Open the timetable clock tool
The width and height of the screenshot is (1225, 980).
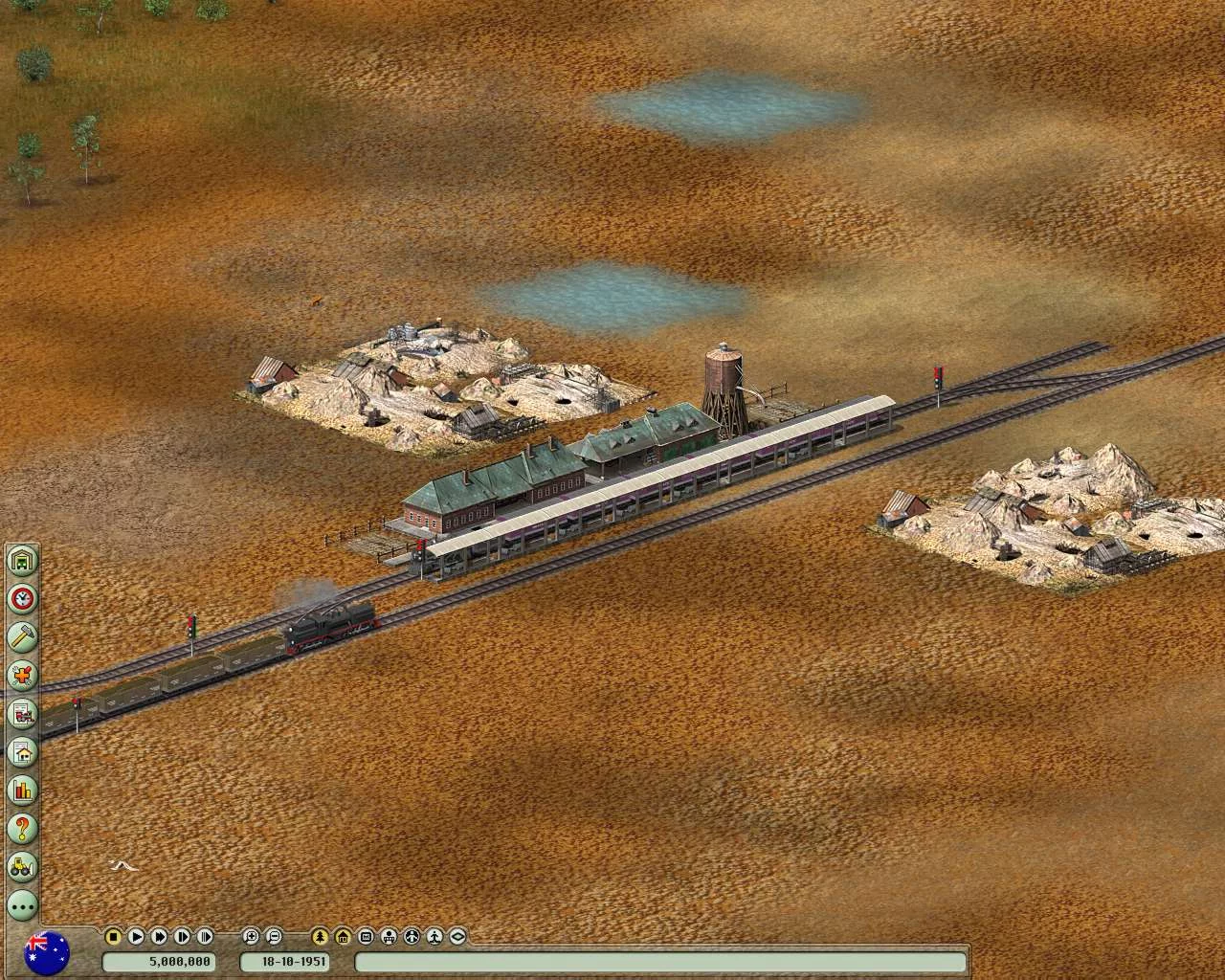click(x=21, y=598)
